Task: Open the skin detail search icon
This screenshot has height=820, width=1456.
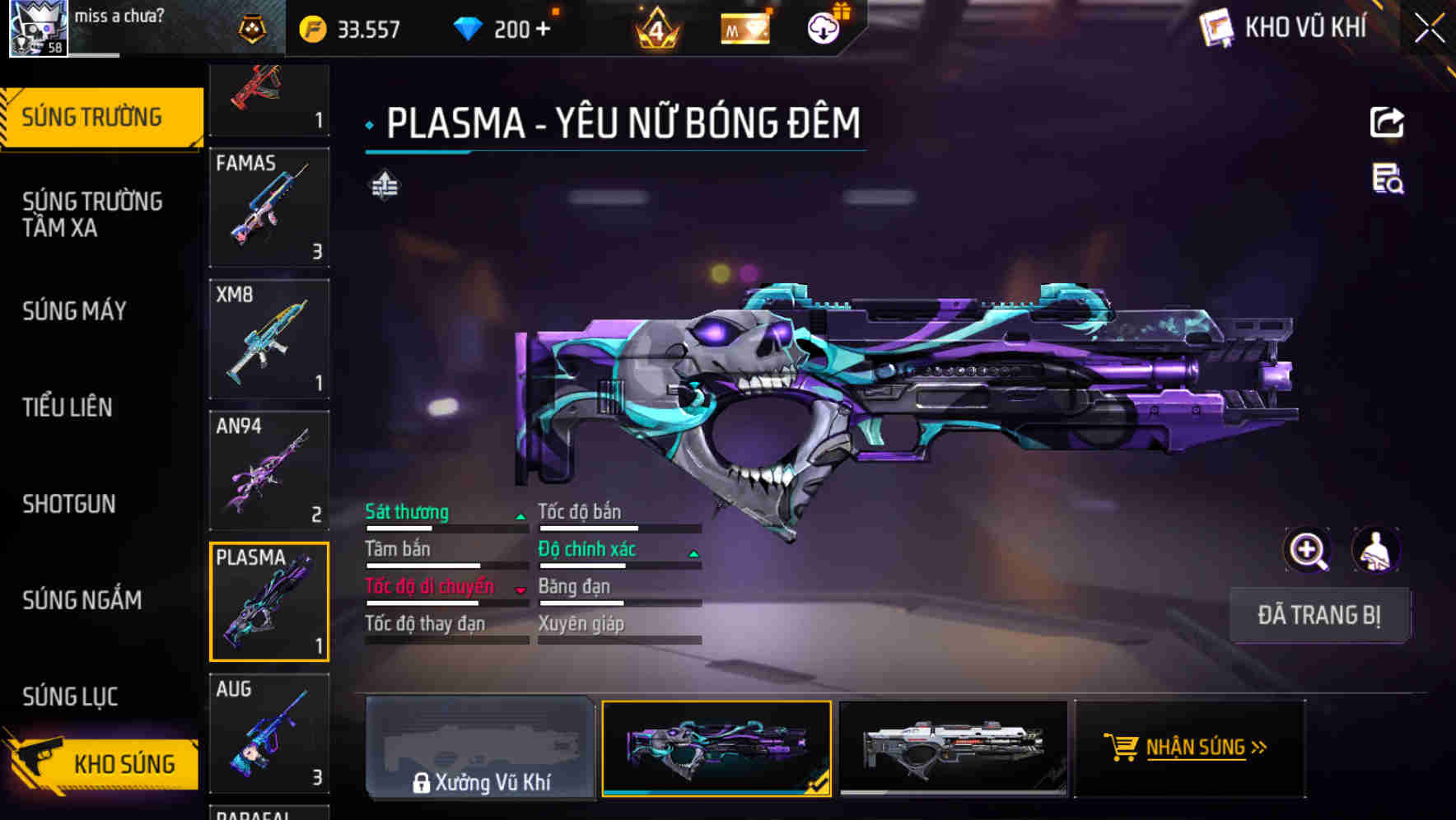Action: coord(1388,179)
